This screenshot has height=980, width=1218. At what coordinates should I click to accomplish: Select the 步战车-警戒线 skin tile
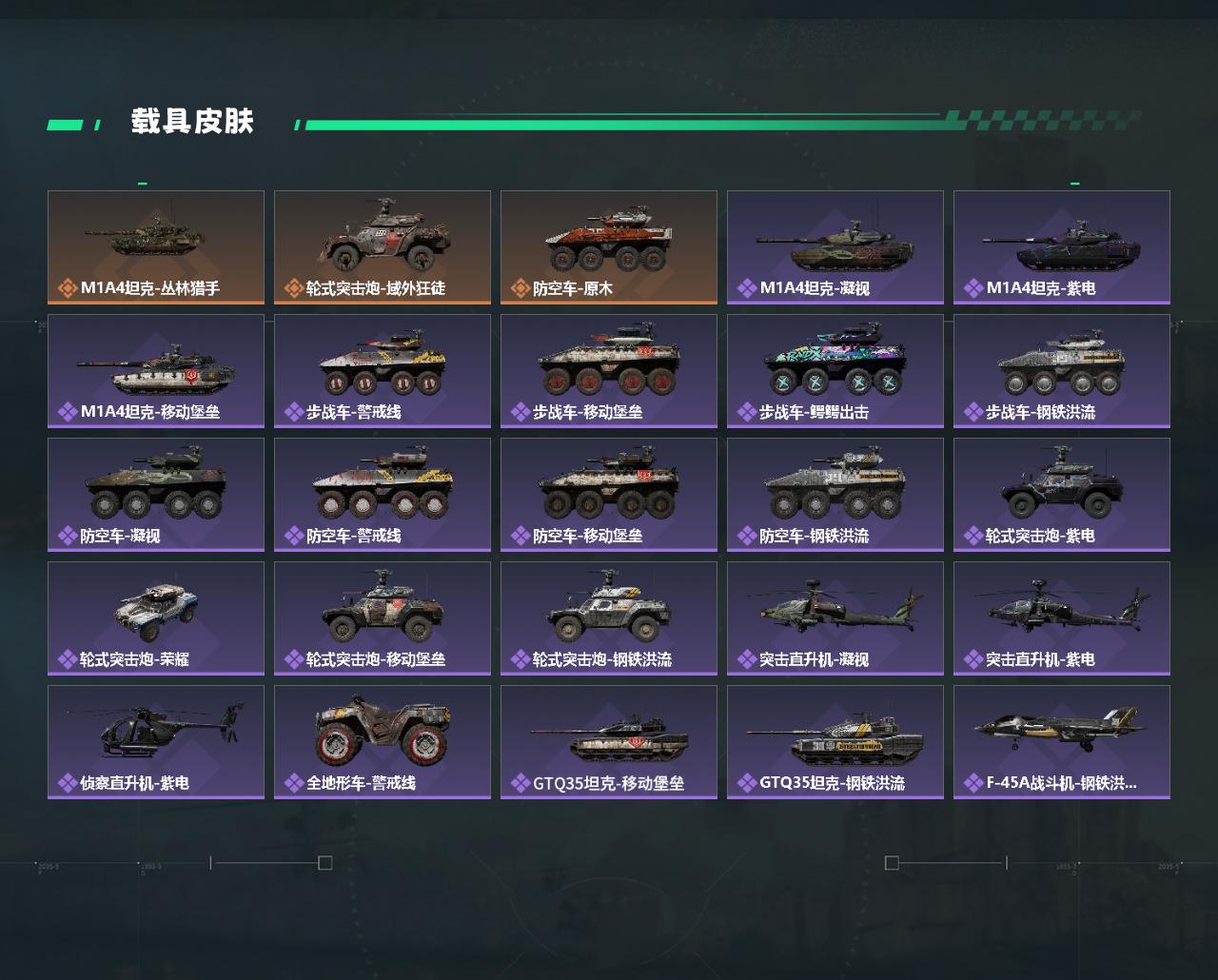pyautogui.click(x=383, y=371)
